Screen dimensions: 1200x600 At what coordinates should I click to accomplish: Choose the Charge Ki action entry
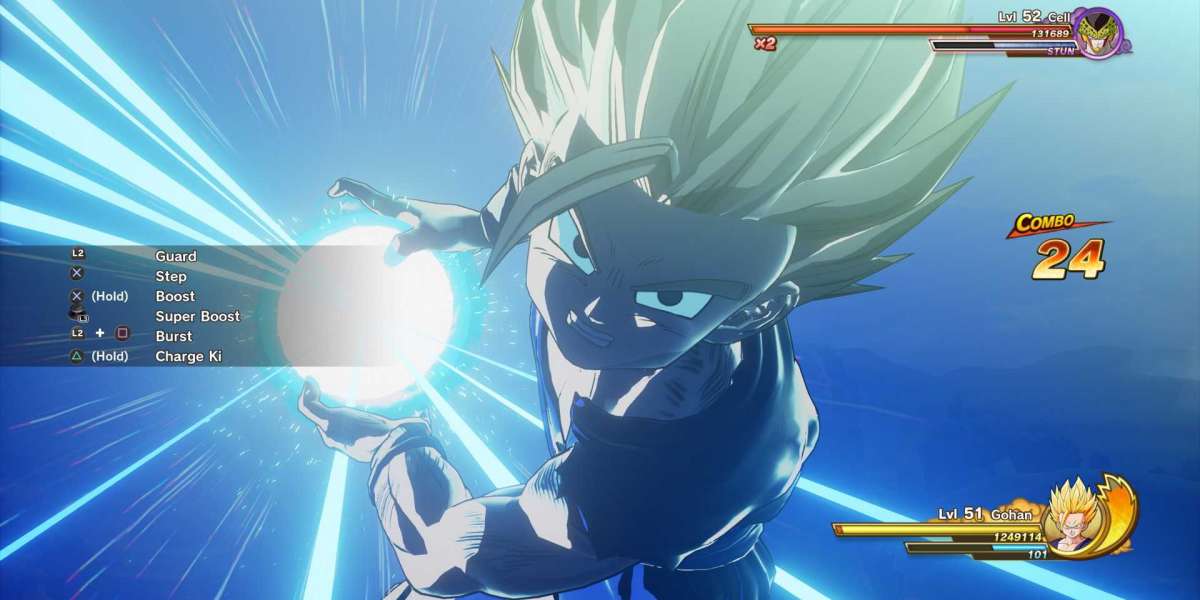[x=188, y=356]
